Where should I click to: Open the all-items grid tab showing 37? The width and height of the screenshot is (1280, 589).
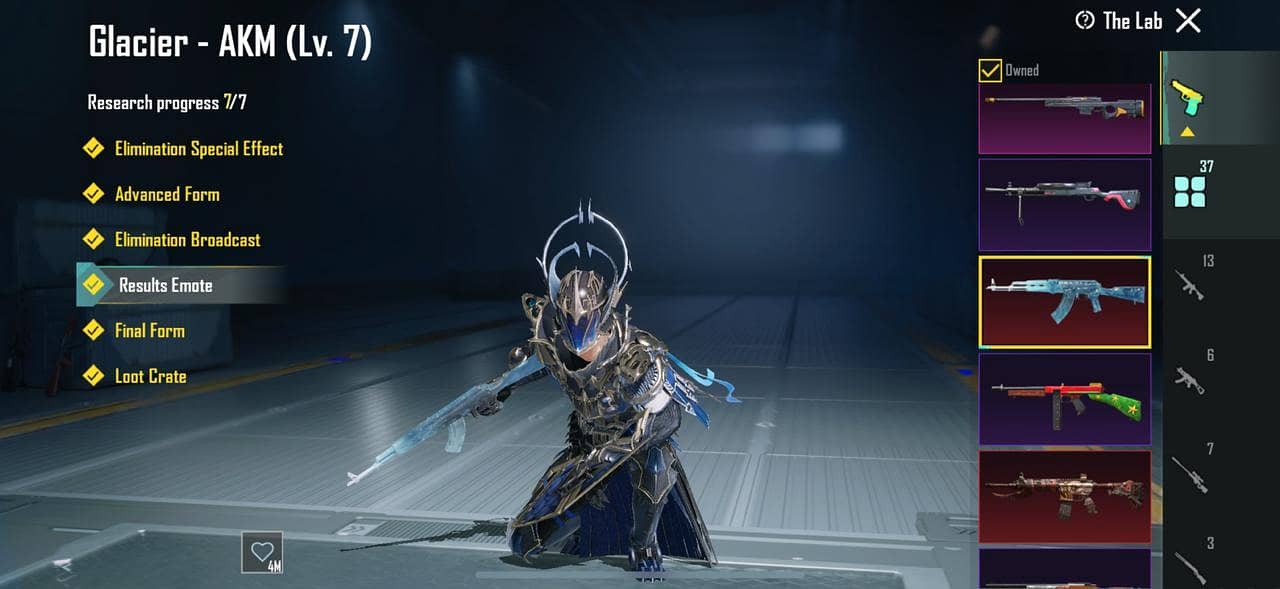click(1190, 186)
